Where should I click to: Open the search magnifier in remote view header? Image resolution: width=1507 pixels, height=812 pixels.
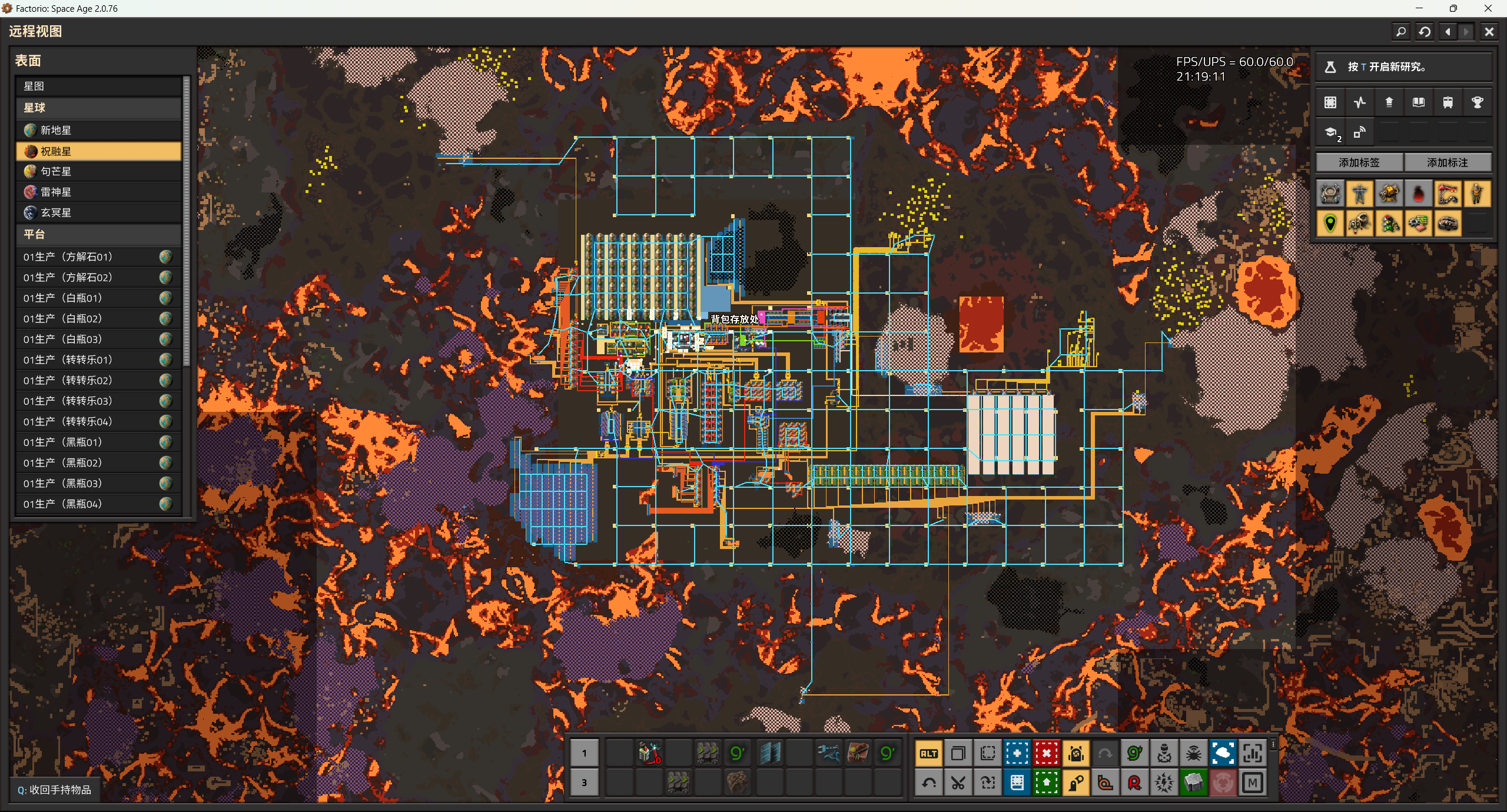coord(1401,32)
